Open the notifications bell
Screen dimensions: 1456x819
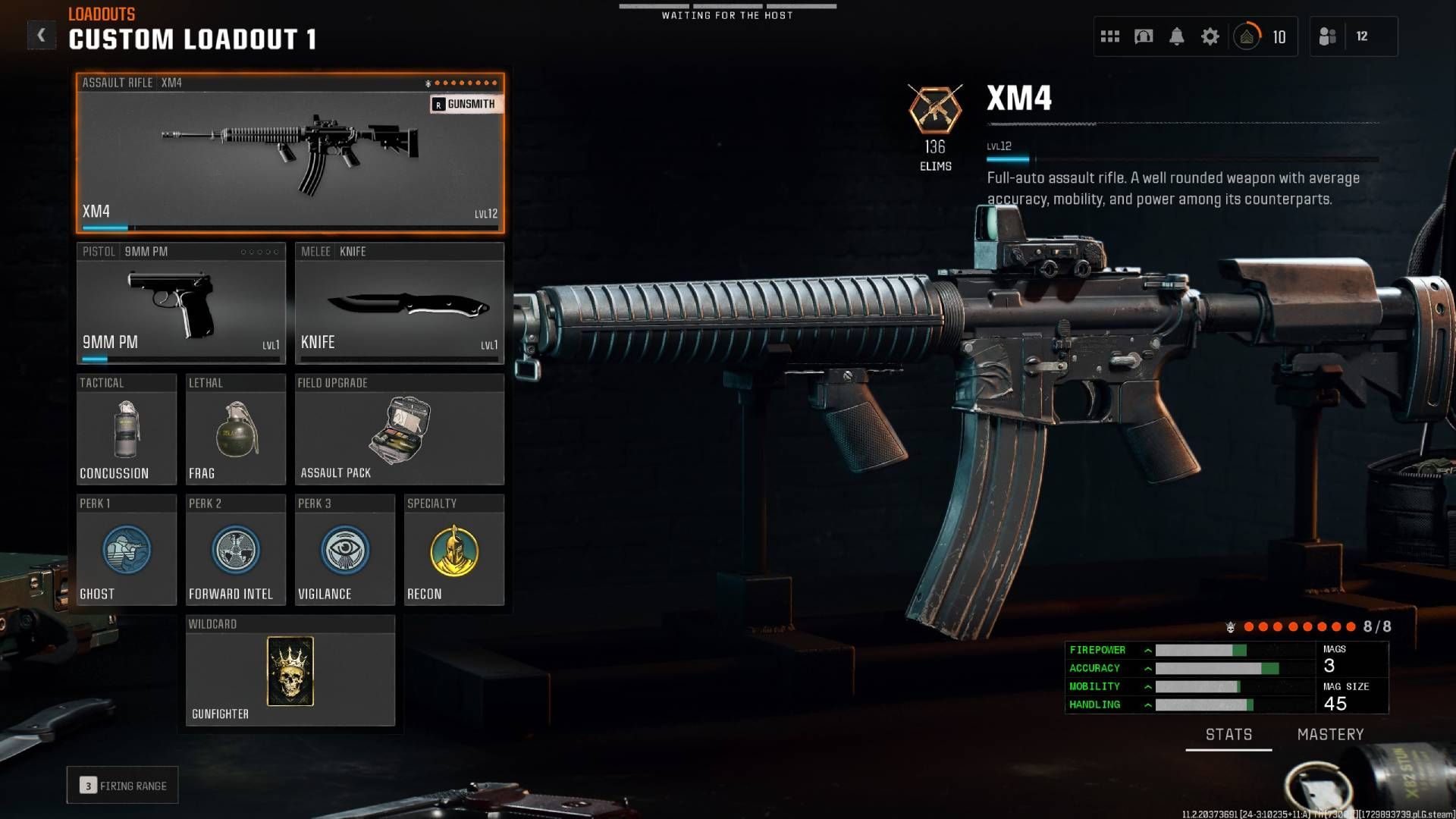point(1176,36)
